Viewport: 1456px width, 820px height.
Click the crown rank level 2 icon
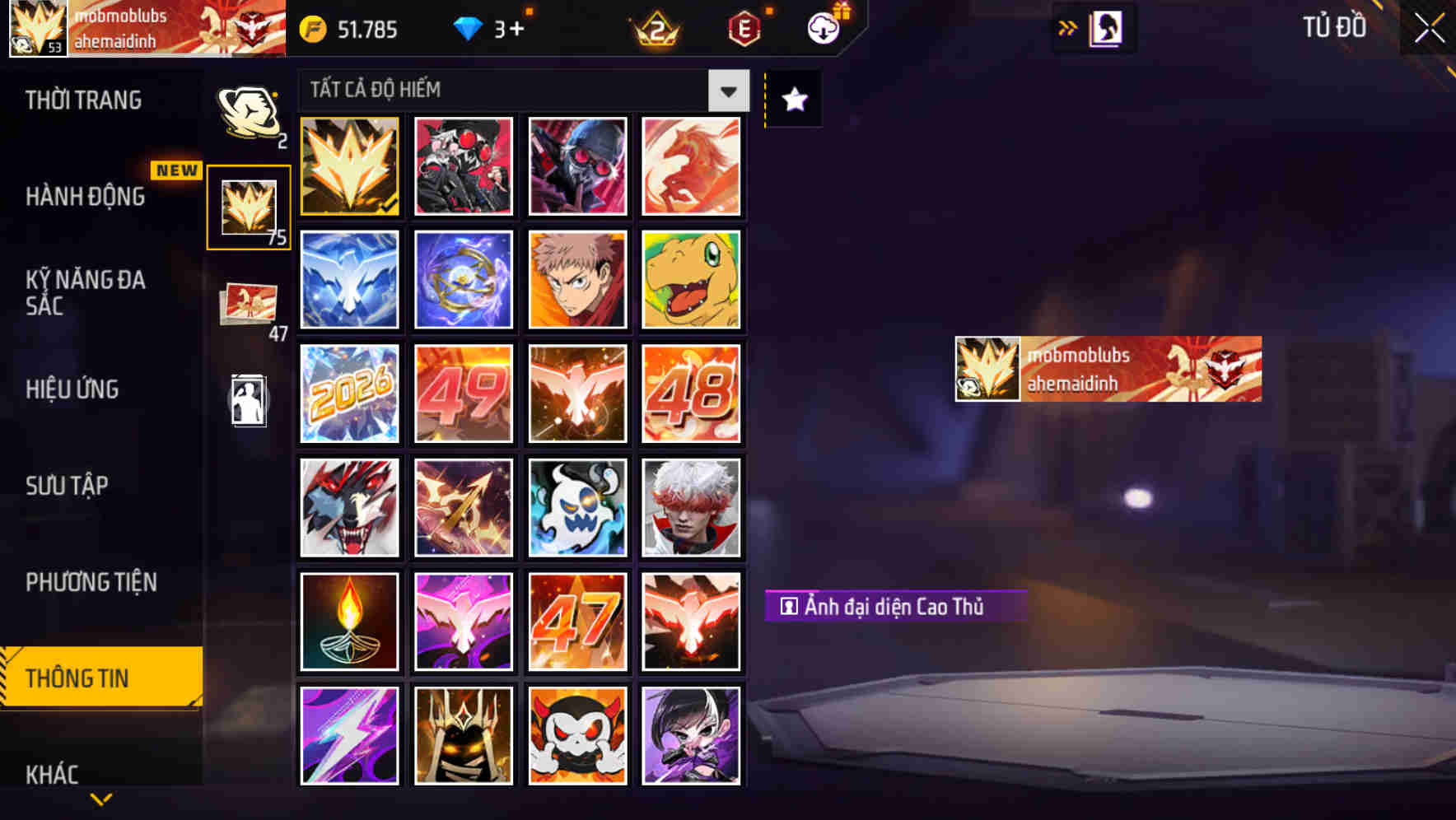653,27
